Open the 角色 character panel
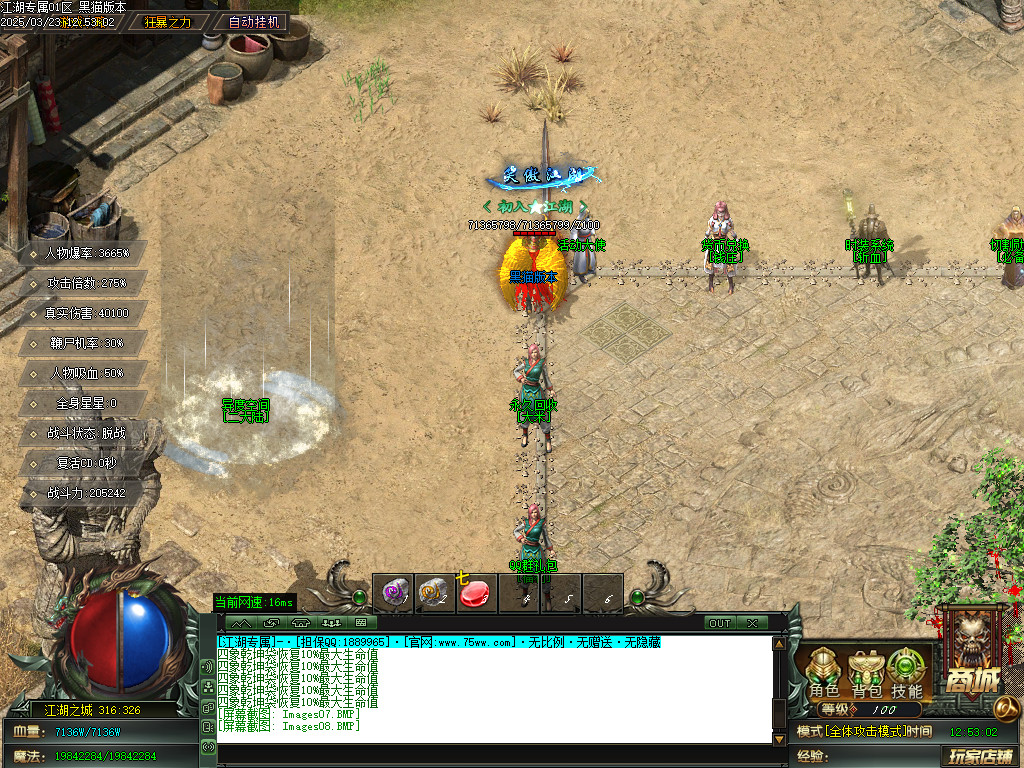 [823, 673]
